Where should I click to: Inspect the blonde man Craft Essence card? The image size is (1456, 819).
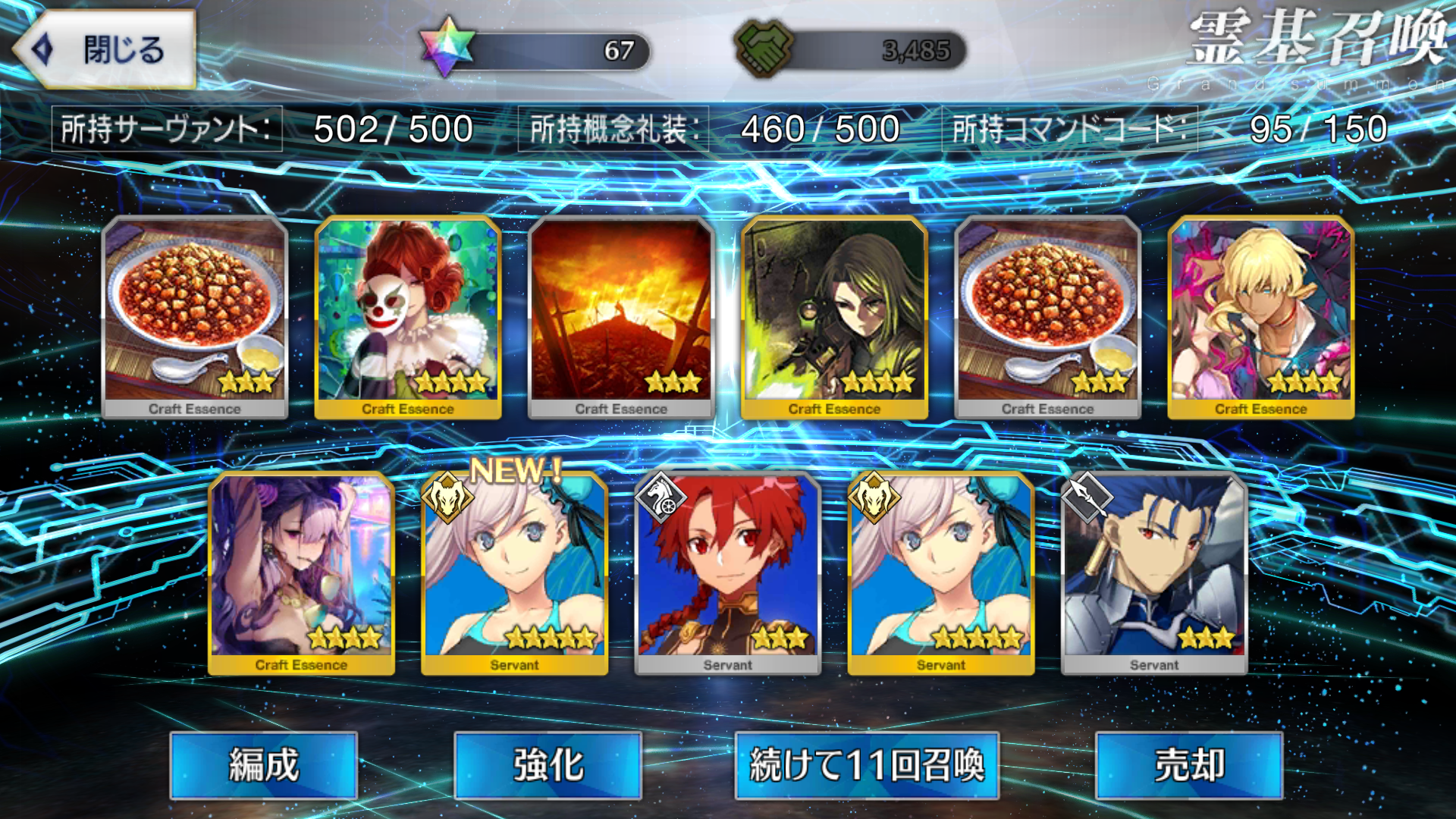(x=1260, y=316)
